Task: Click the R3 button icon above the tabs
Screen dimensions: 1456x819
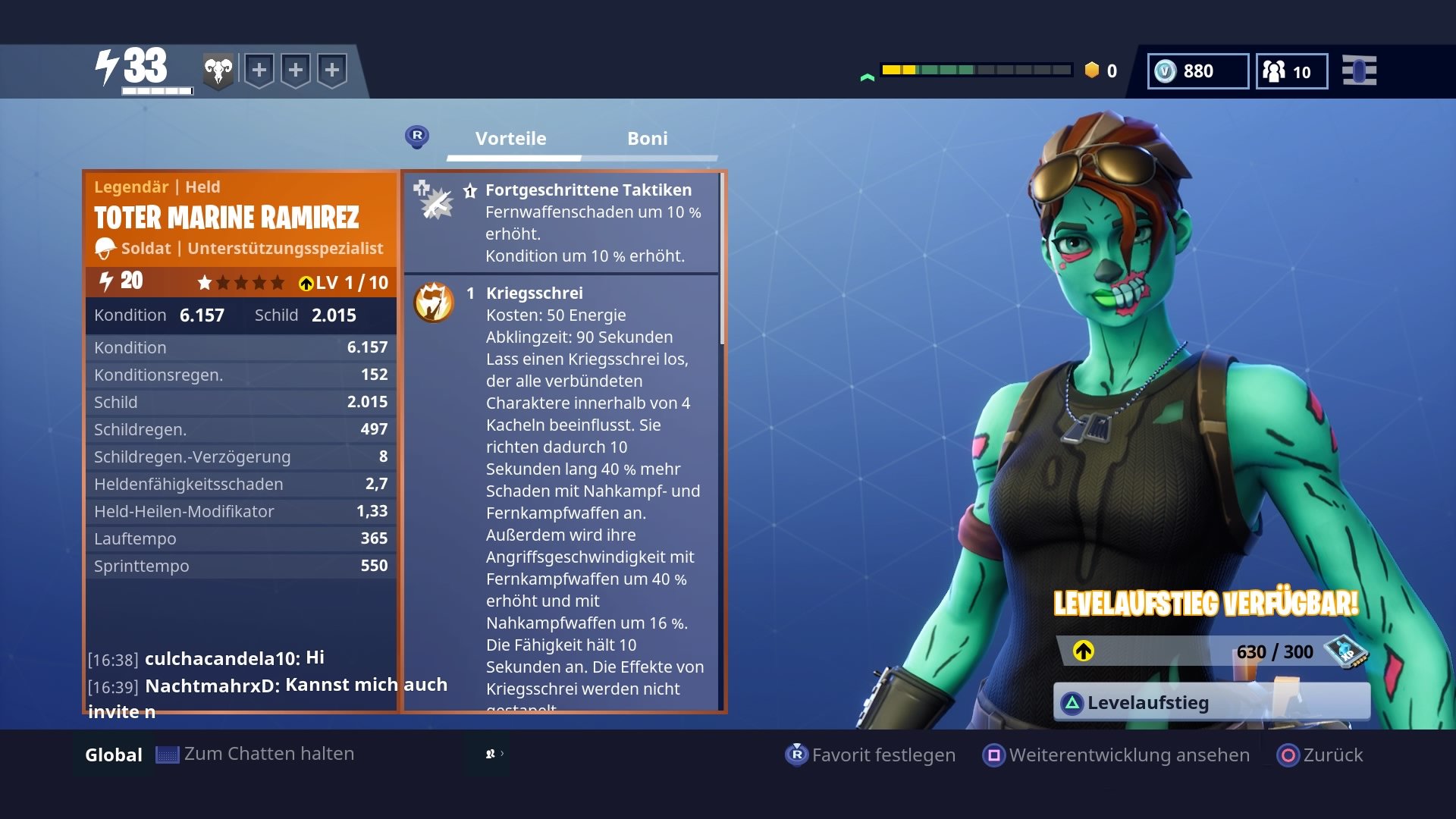Action: click(x=418, y=137)
